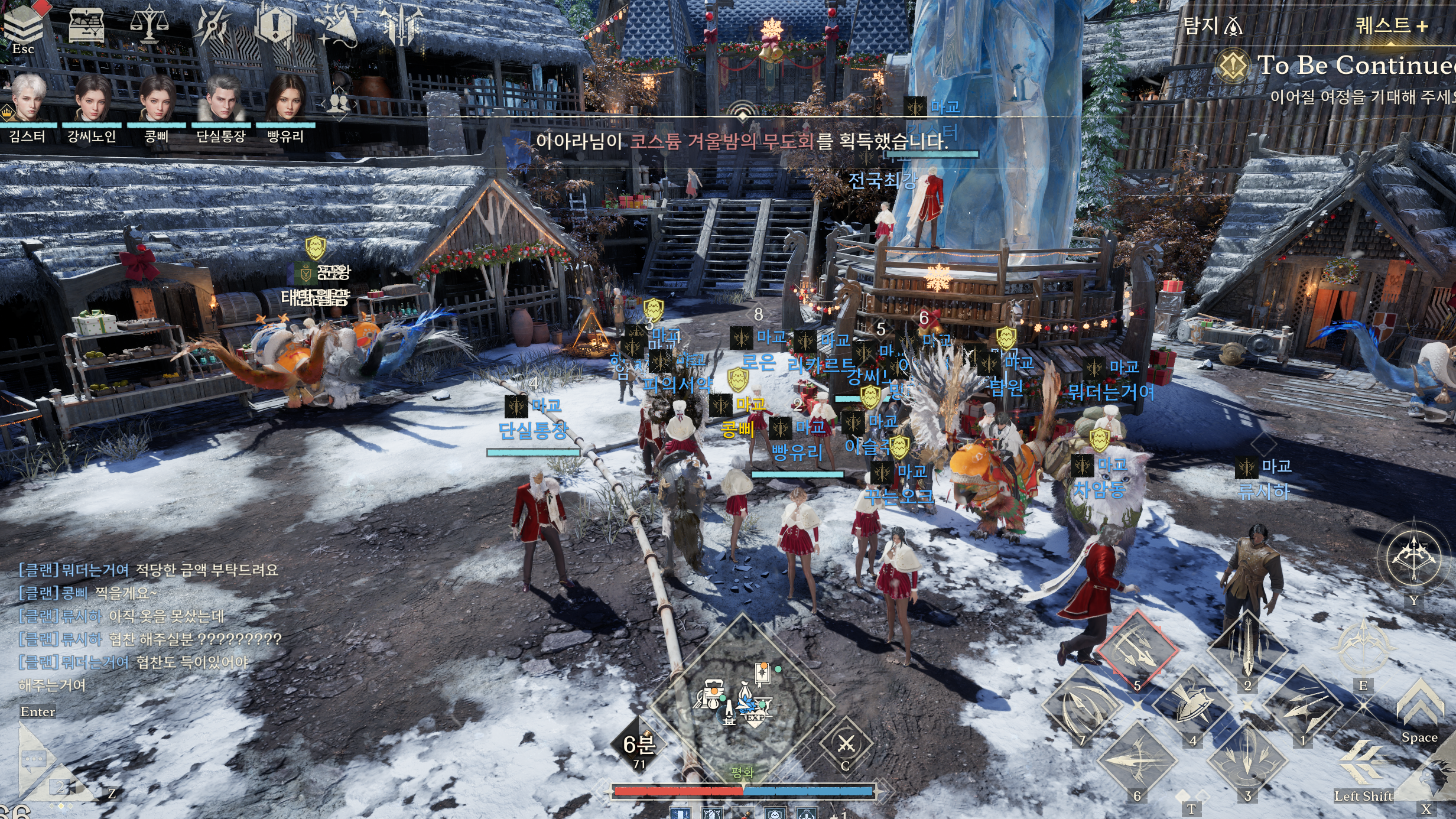Viewport: 1456px width, 819px height.
Task: Open the exclamation mark badge icon
Action: pyautogui.click(x=275, y=25)
